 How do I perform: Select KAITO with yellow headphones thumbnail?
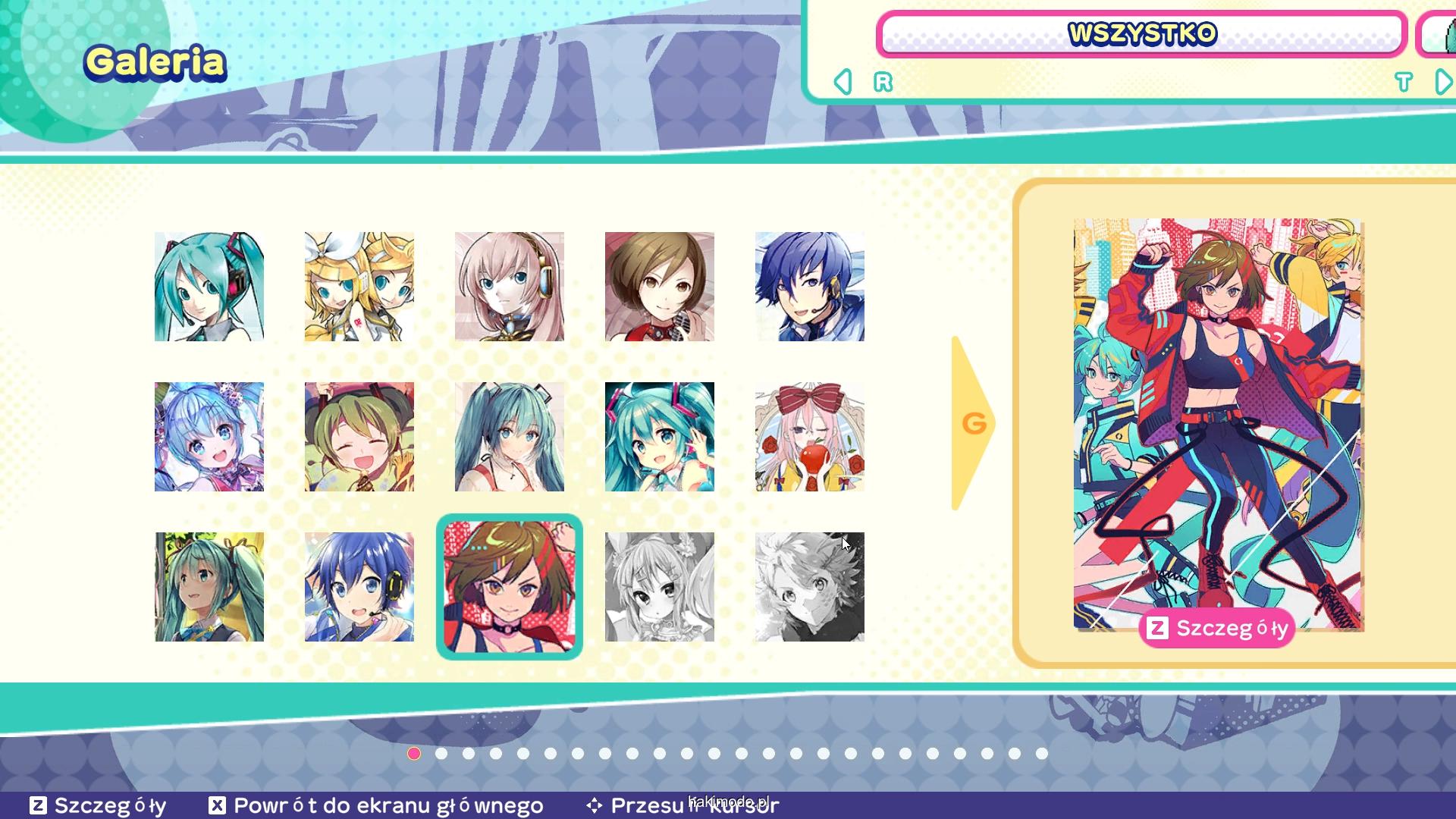pos(359,587)
